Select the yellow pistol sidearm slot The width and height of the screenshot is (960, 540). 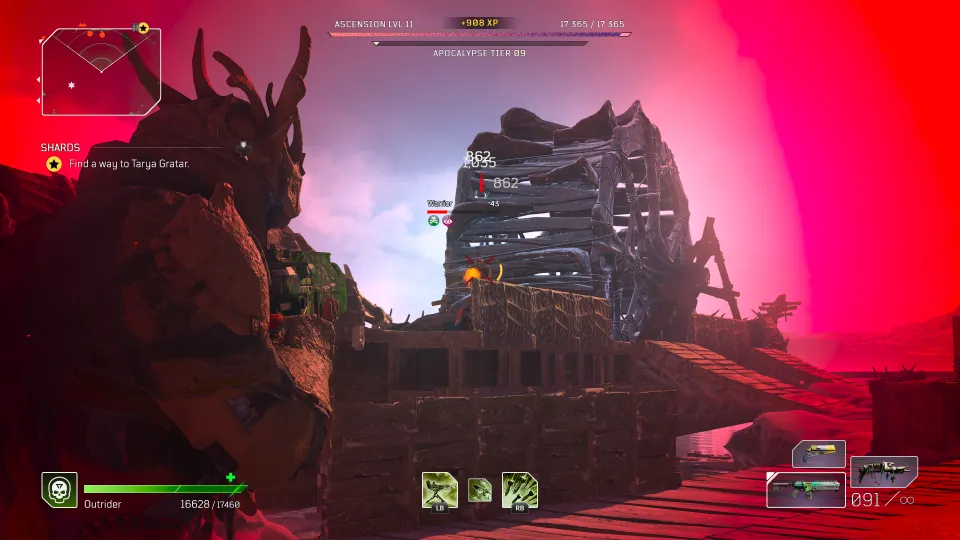[x=819, y=454]
